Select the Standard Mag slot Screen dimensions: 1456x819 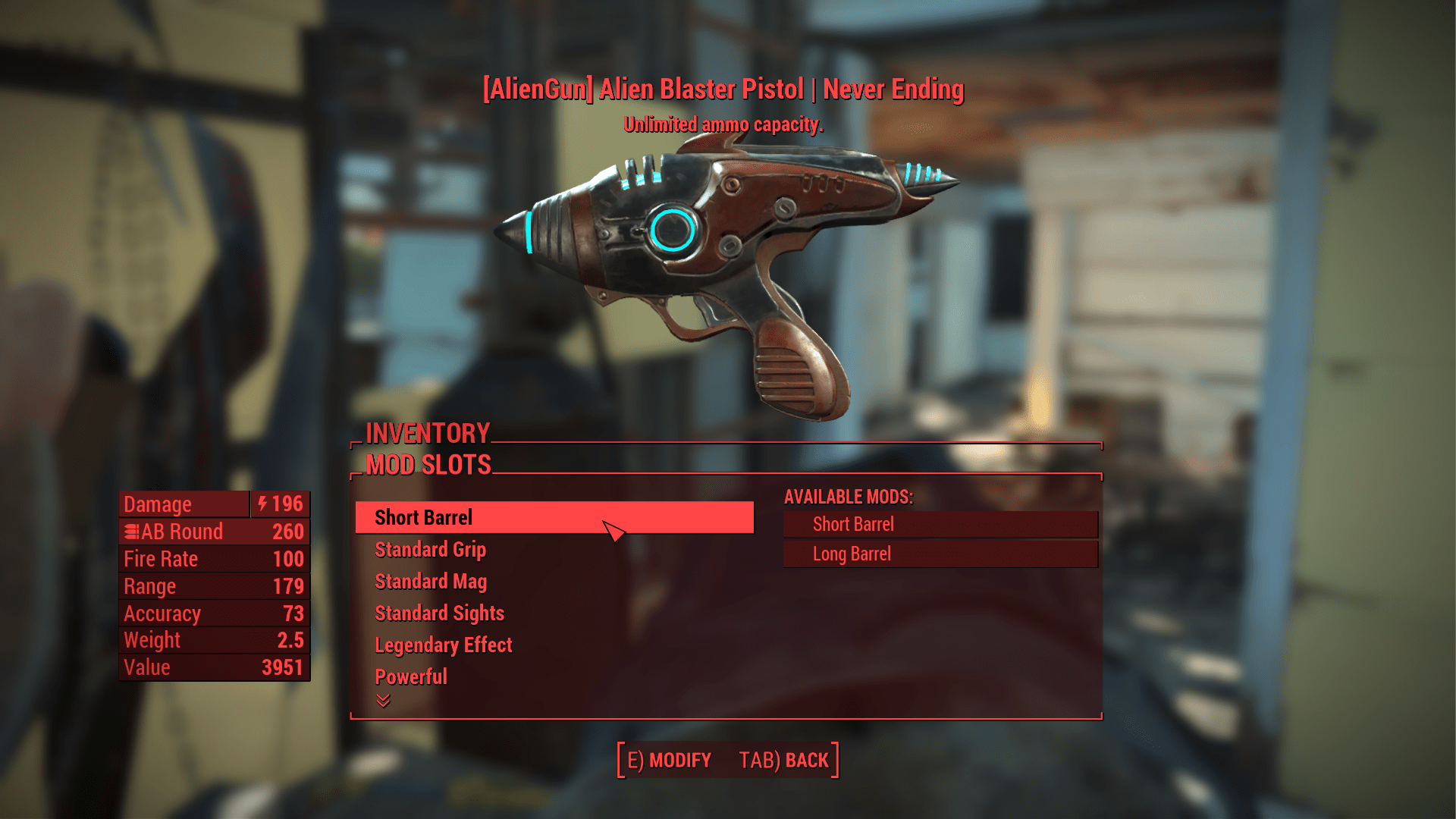click(x=429, y=581)
